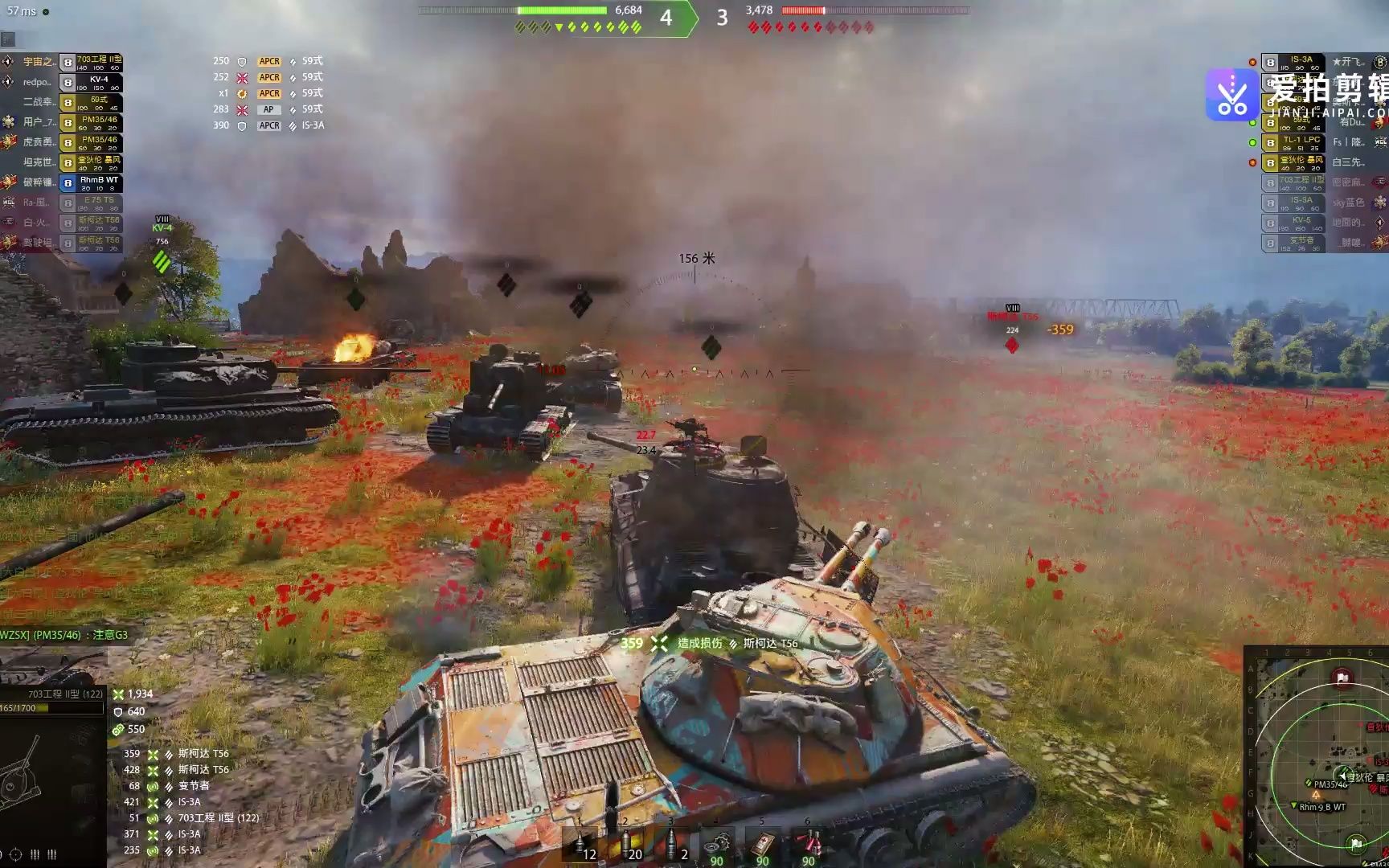Open the 爱拍剪辑 watermark logo

pos(1231,95)
